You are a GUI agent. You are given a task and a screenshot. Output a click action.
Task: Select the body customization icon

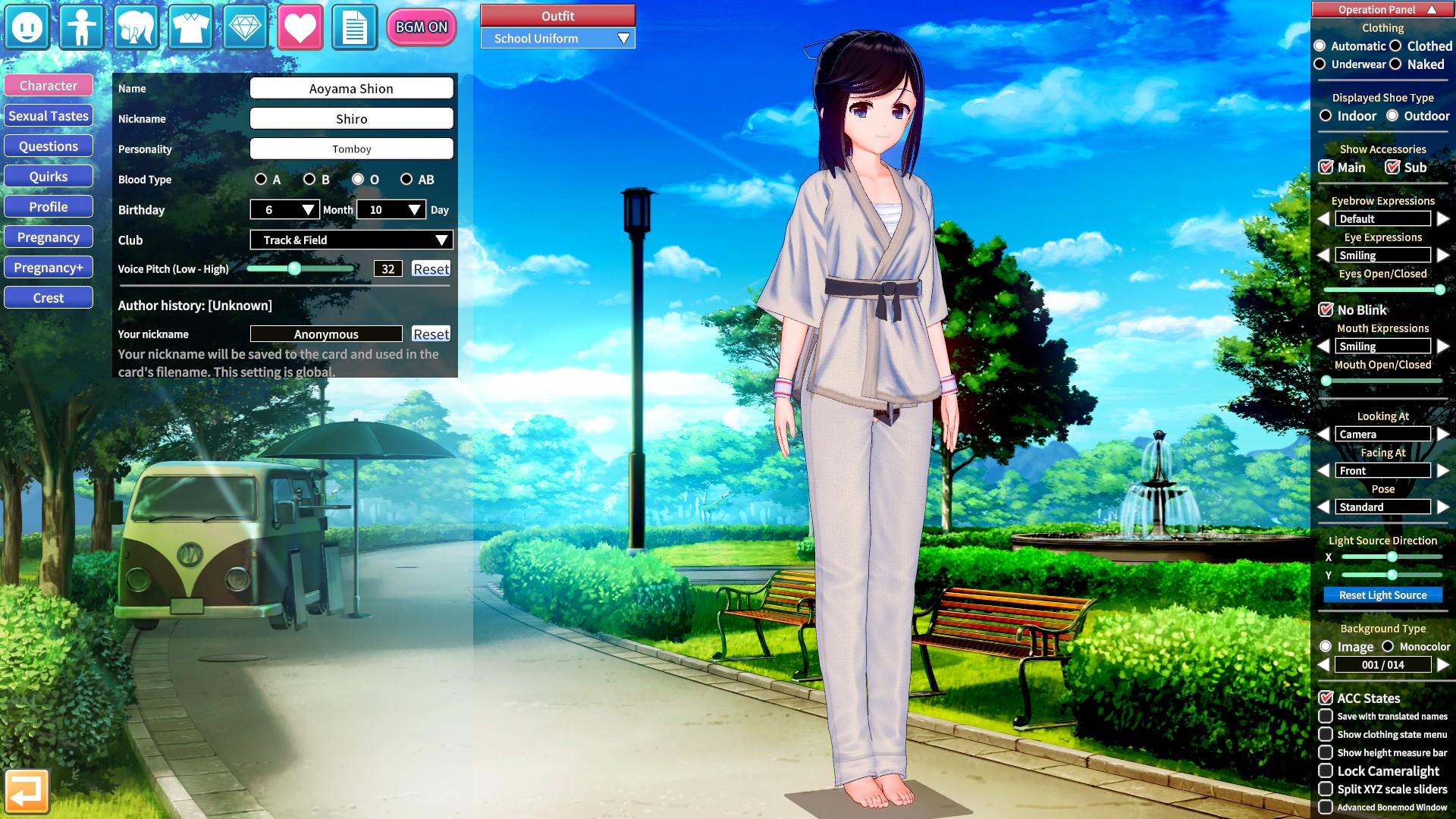(81, 27)
